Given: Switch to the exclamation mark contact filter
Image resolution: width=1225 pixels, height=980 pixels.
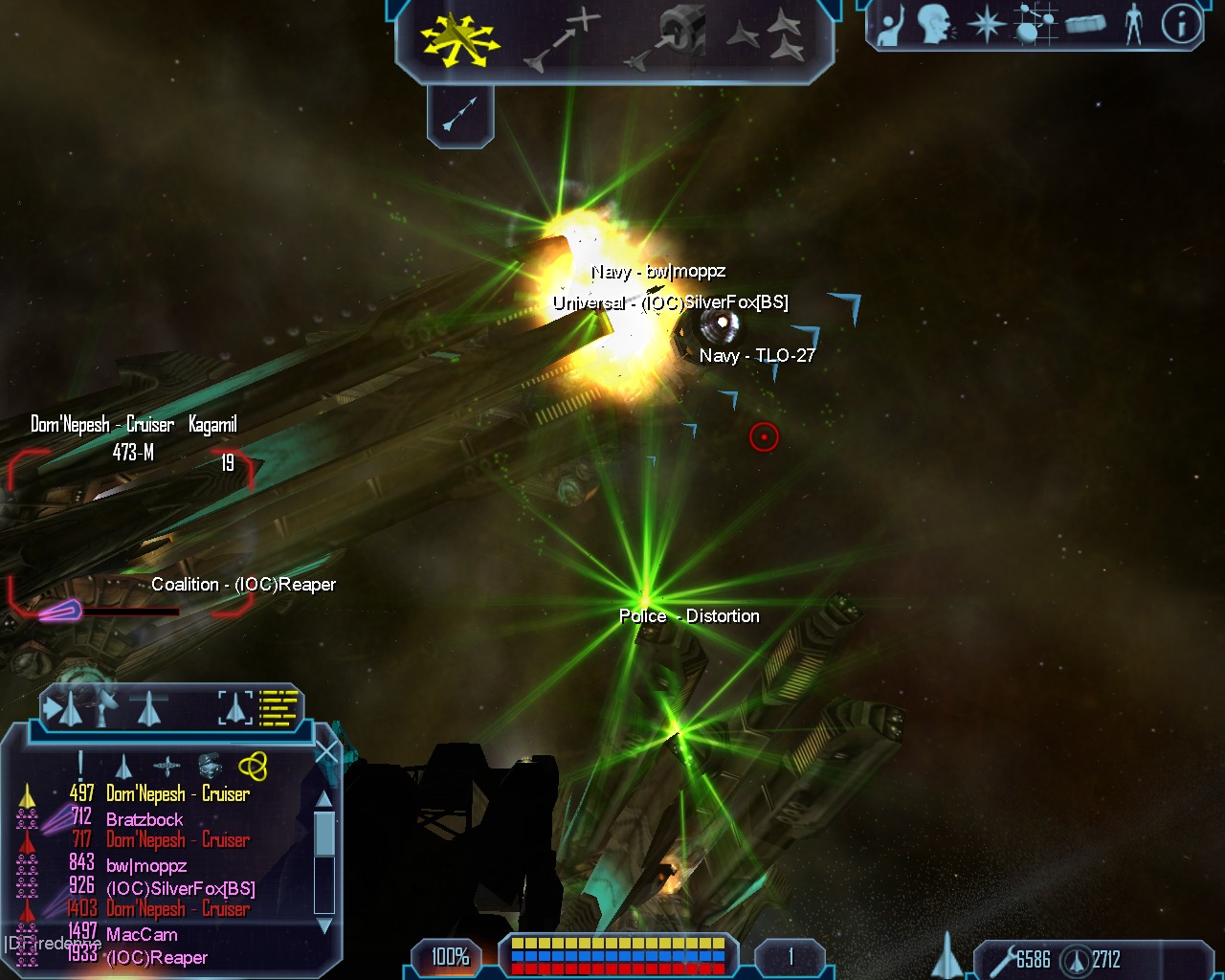Looking at the screenshot, I should (80, 764).
